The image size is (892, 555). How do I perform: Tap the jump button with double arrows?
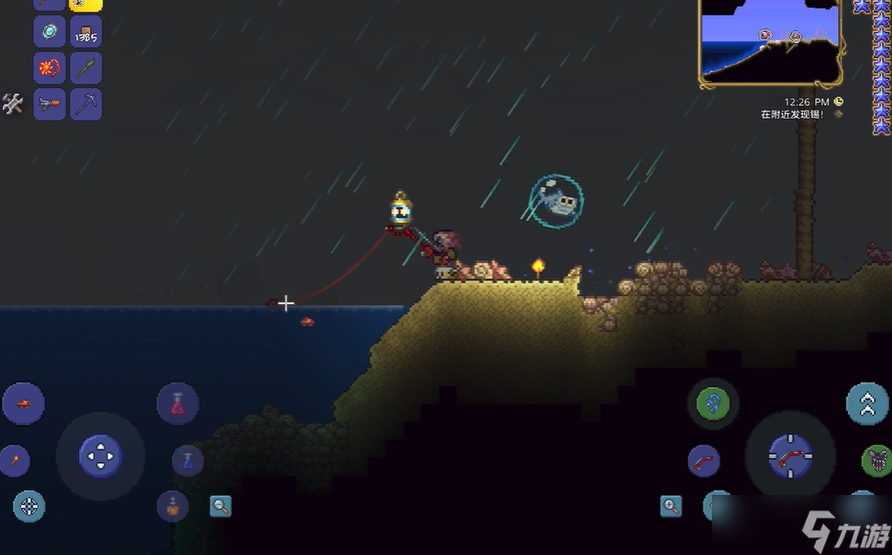[867, 404]
